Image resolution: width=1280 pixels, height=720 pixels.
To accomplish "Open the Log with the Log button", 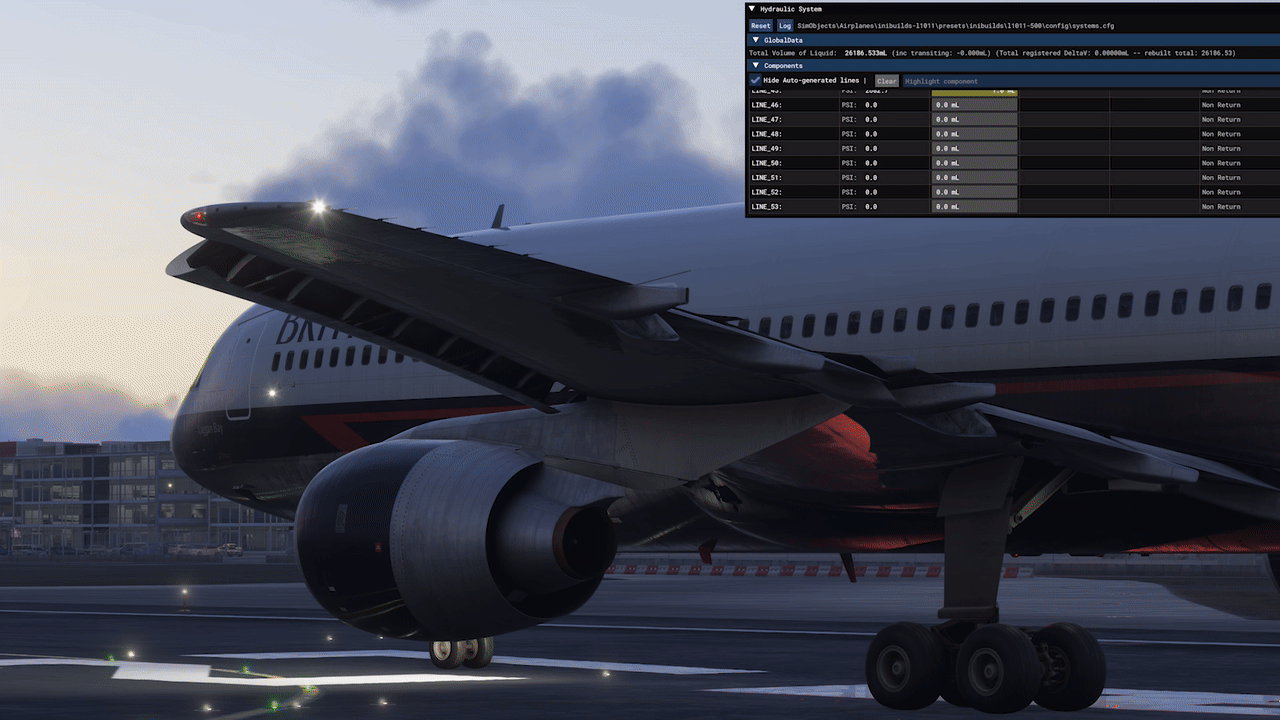I will tap(784, 25).
